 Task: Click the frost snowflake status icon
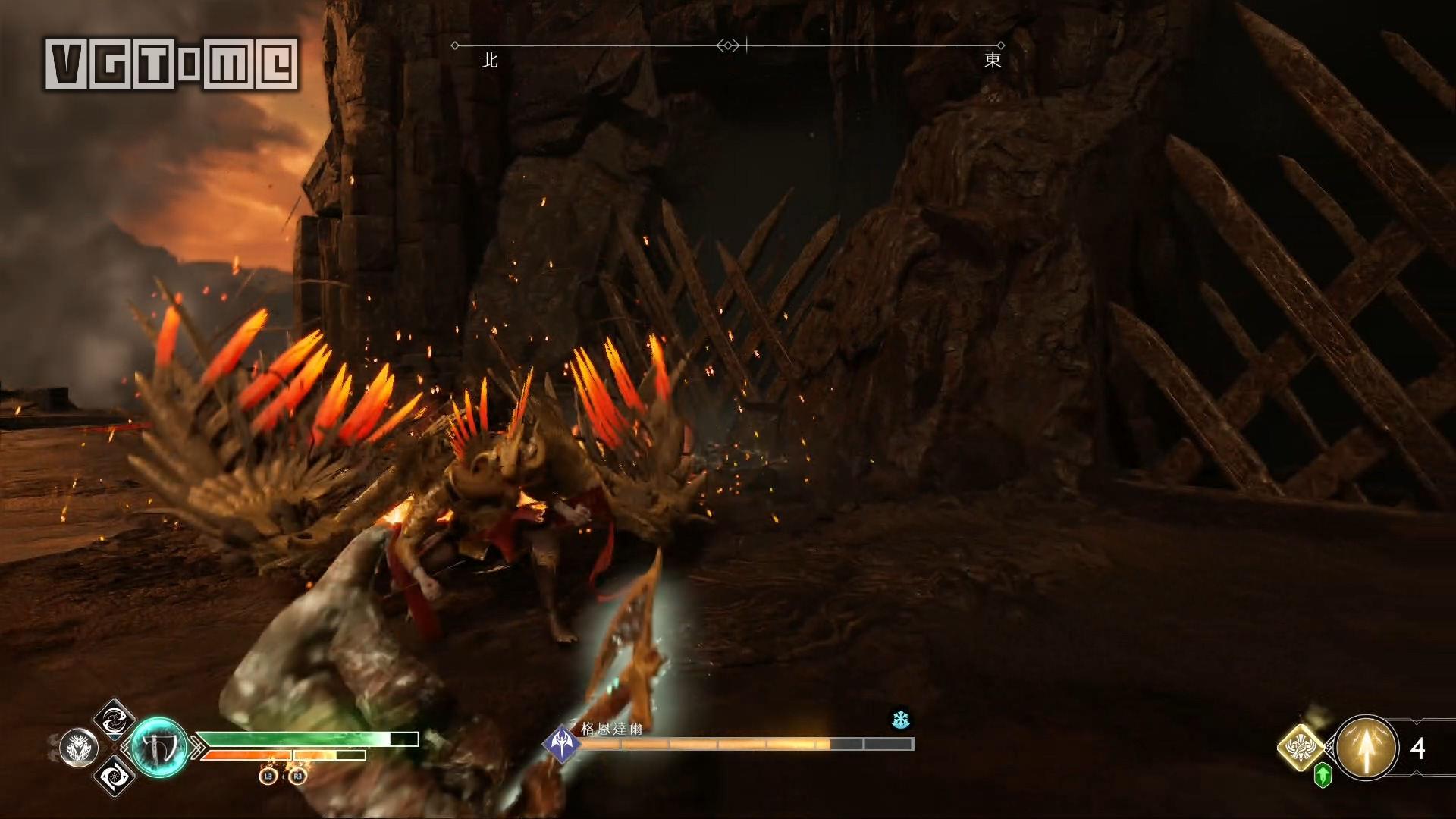pyautogui.click(x=900, y=719)
